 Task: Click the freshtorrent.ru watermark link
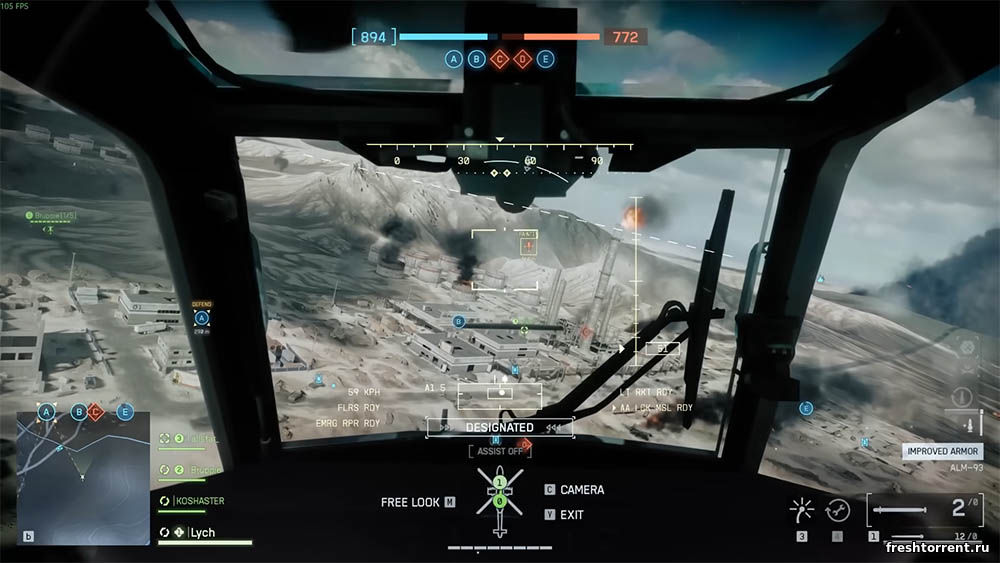click(x=938, y=548)
